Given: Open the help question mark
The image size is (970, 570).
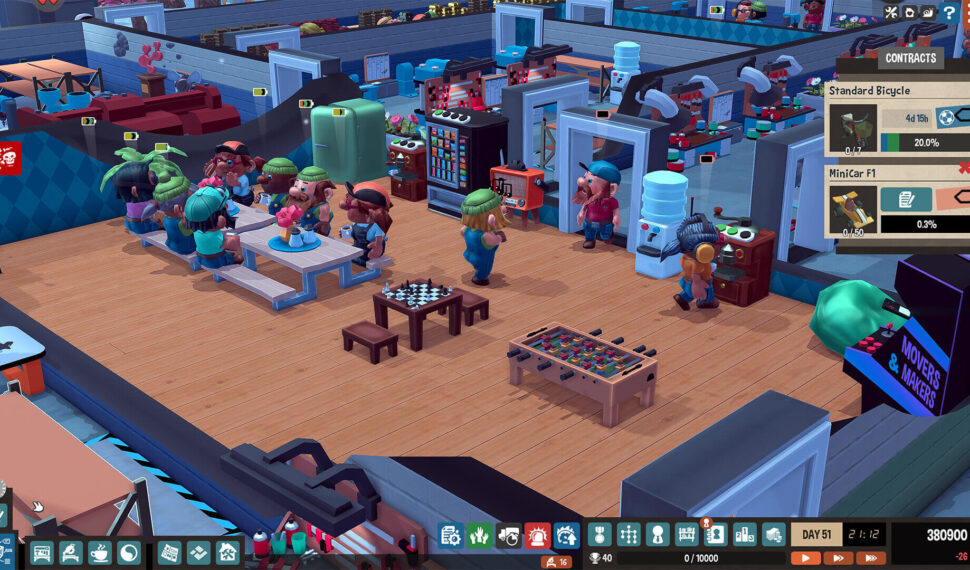Looking at the screenshot, I should click(949, 13).
